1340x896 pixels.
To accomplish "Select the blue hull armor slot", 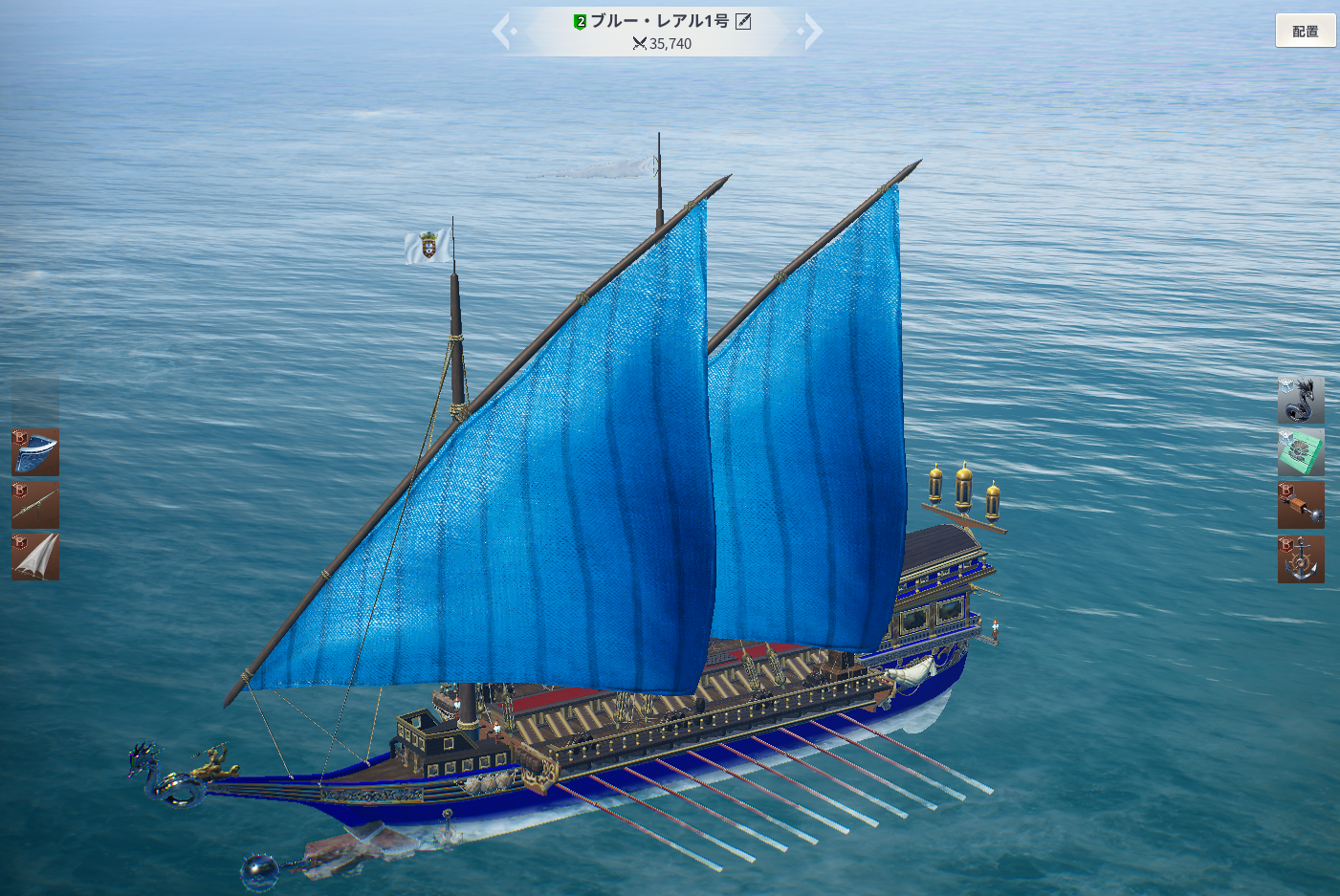I will pos(35,451).
